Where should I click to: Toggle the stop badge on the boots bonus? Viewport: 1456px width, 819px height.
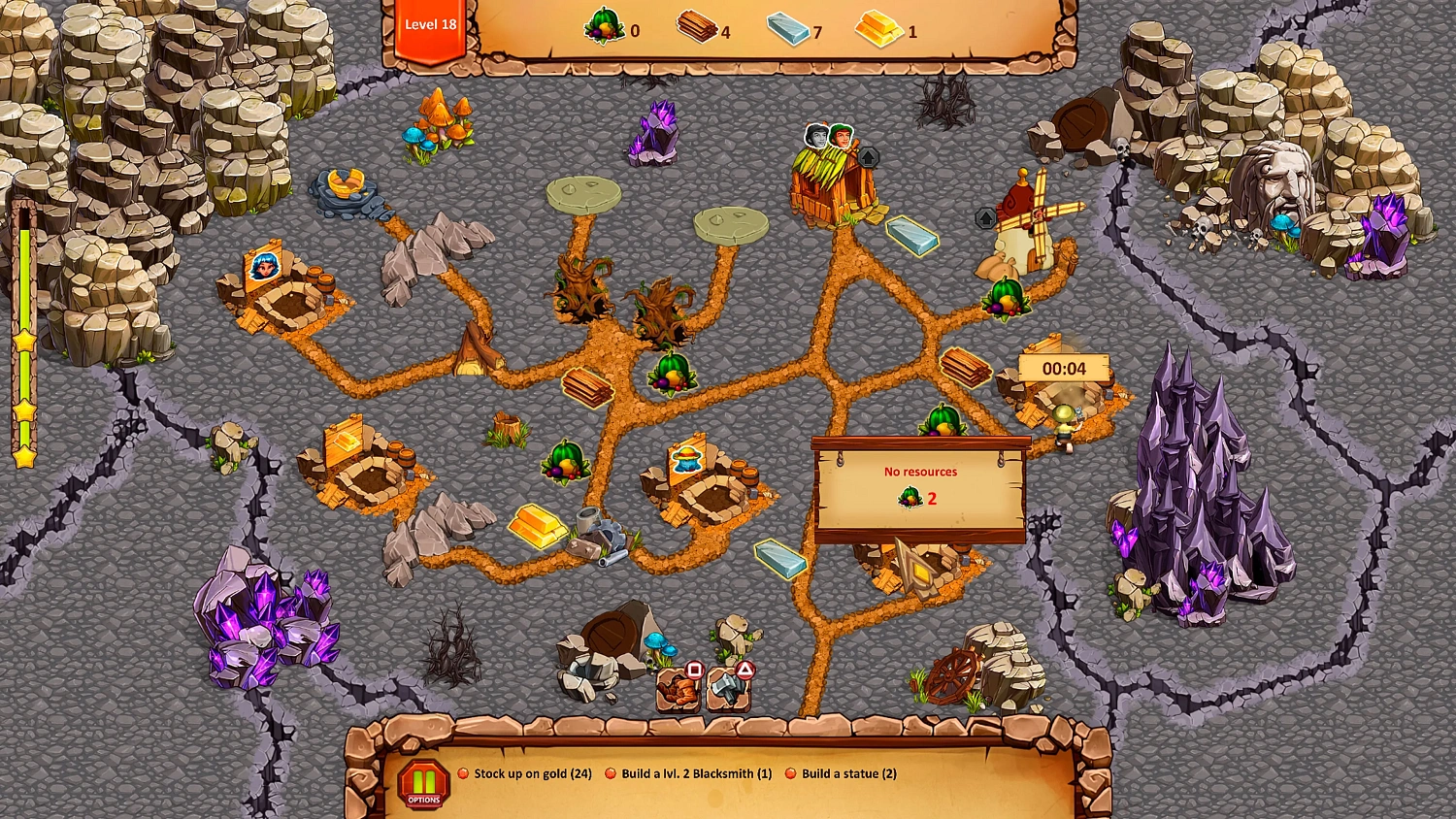pos(692,671)
